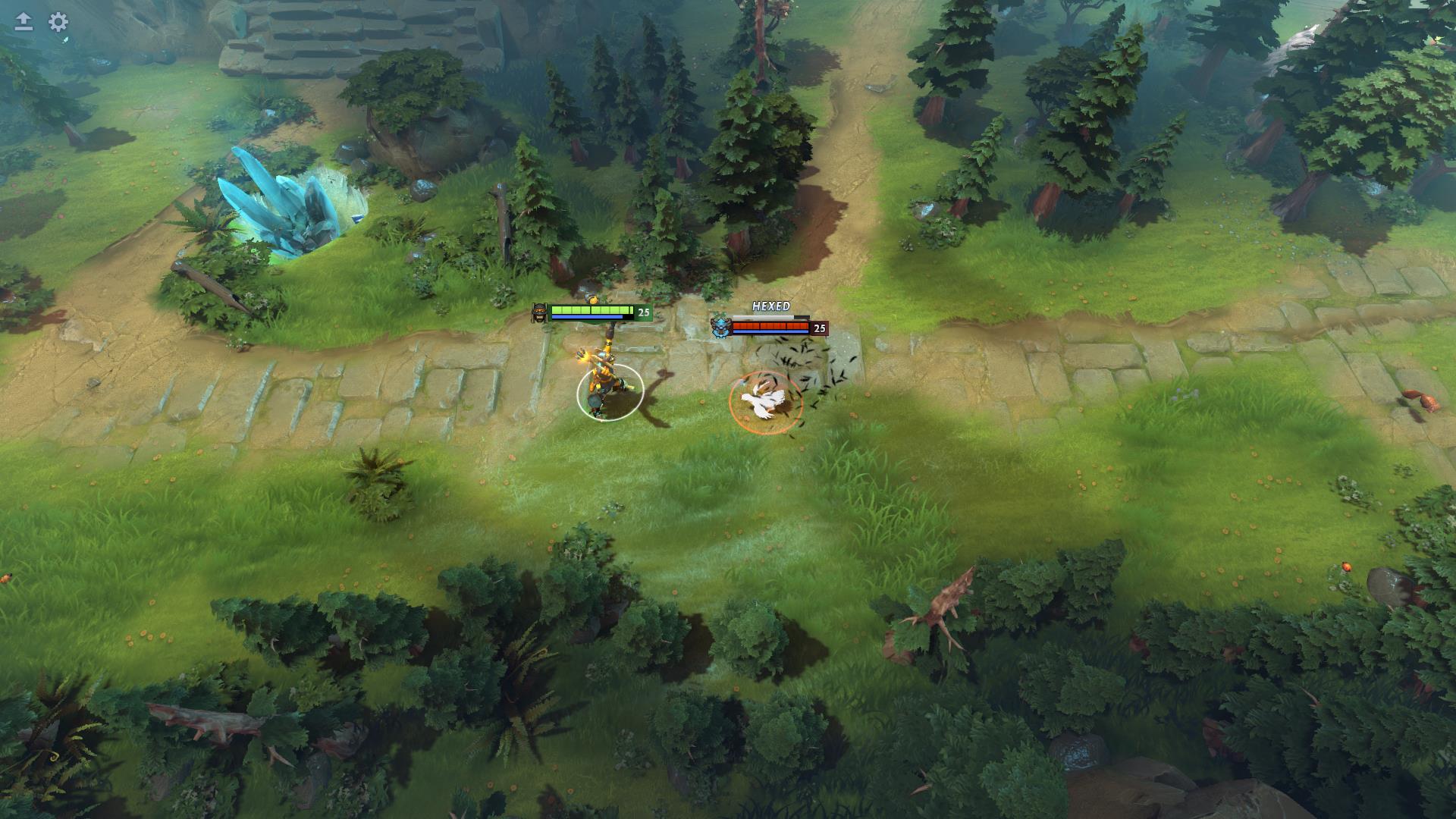The width and height of the screenshot is (1456, 819).
Task: Select the gear teeth of the settings cog
Action: click(x=58, y=13)
